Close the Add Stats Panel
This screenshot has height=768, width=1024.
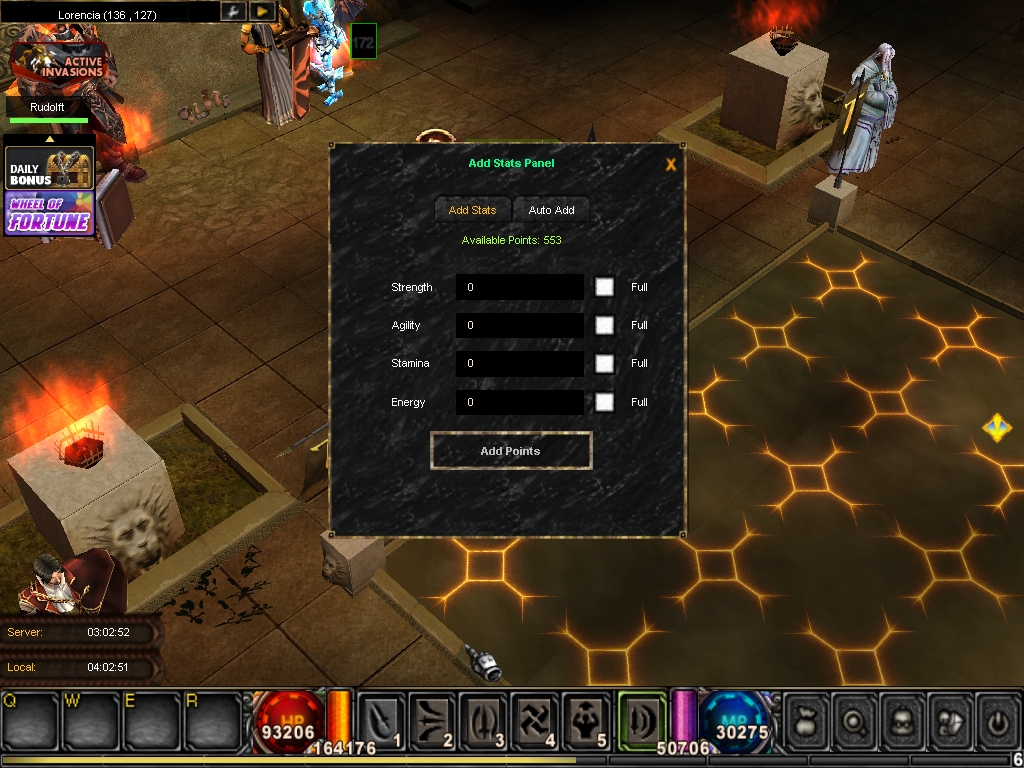click(x=671, y=165)
